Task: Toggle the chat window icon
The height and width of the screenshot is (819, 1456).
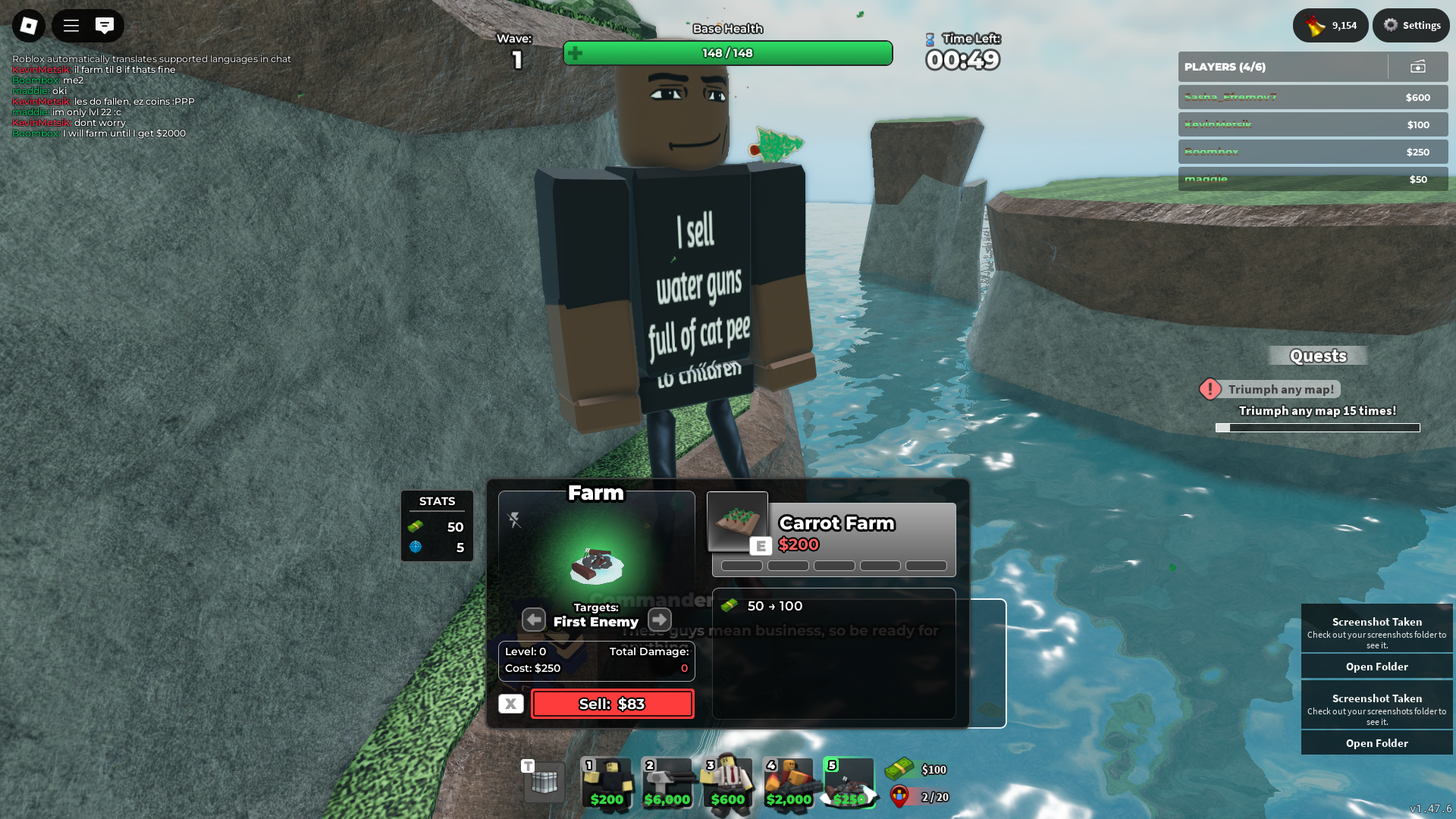Action: (x=105, y=26)
